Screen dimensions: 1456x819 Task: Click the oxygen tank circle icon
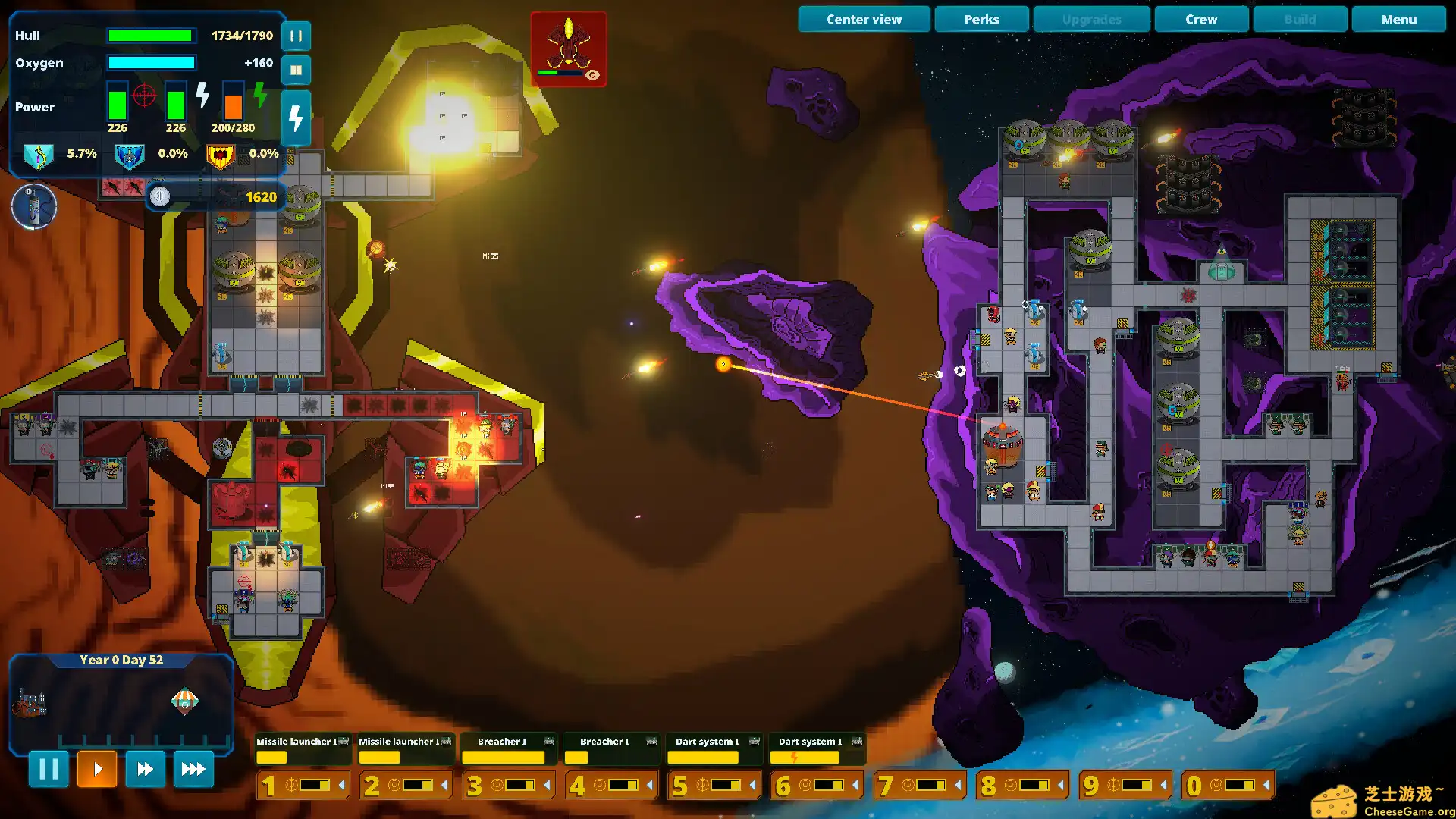click(34, 206)
